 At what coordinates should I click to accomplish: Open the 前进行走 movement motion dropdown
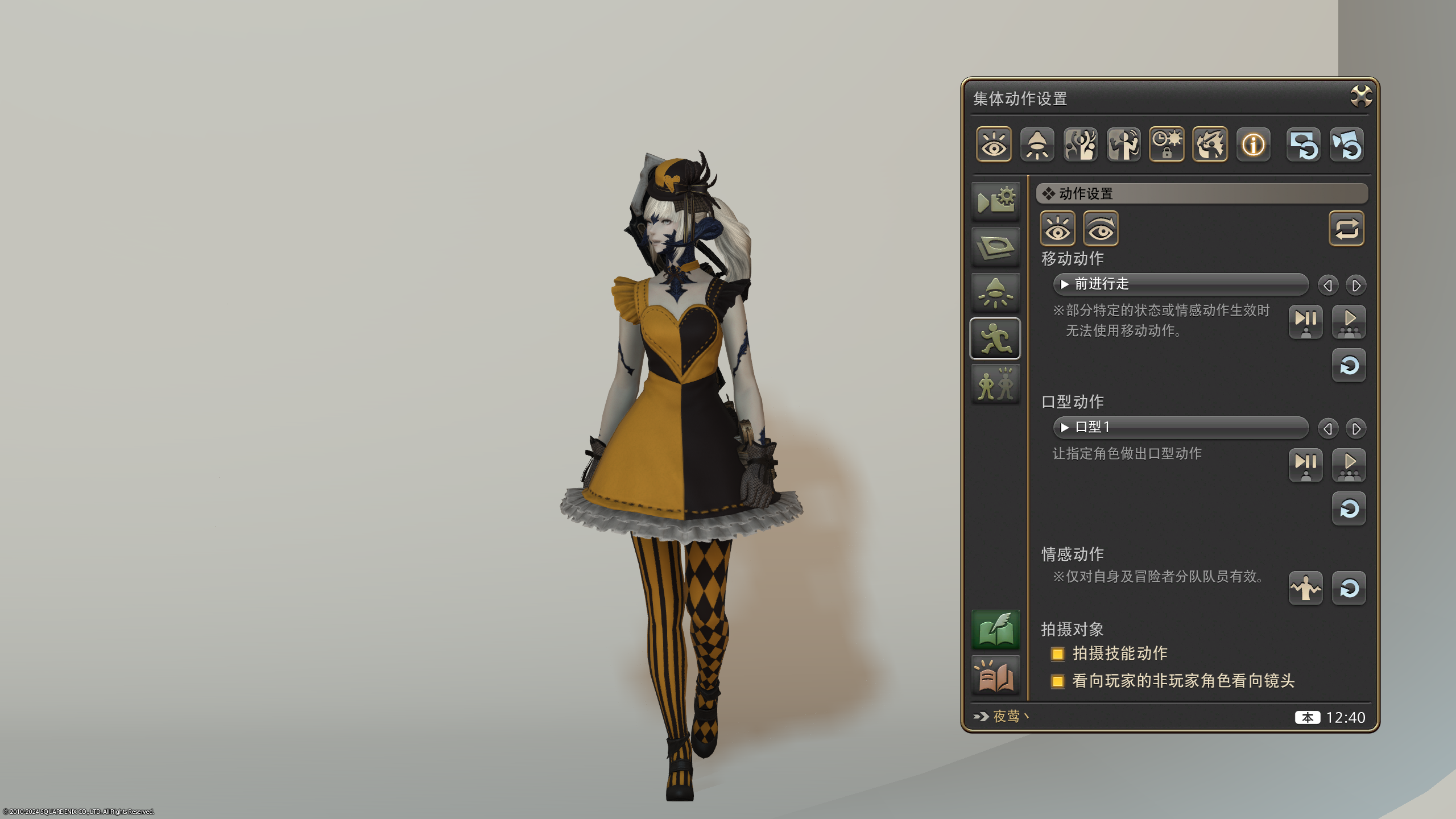coord(1180,285)
